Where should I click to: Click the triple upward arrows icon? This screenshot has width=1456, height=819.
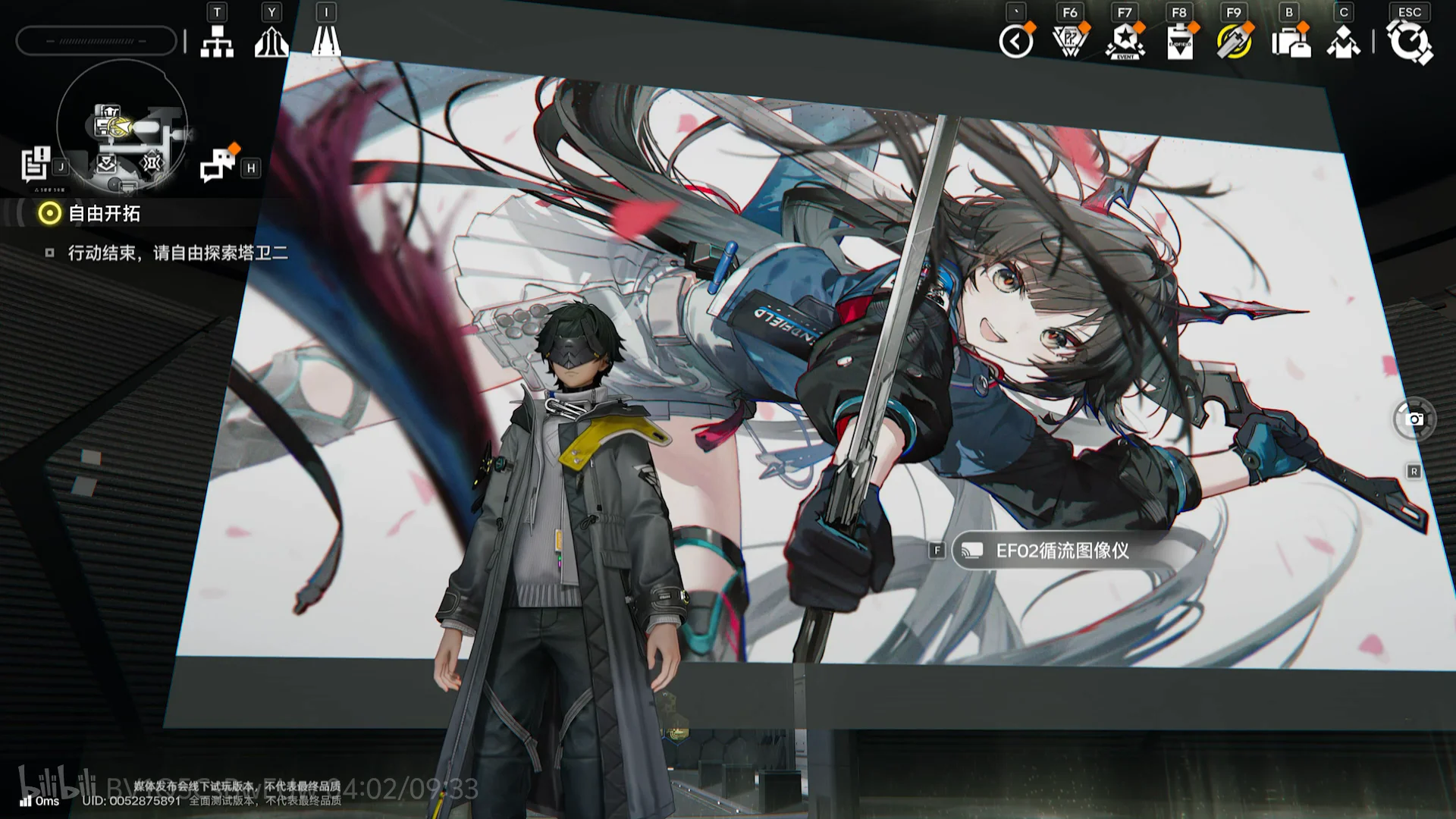click(x=271, y=41)
